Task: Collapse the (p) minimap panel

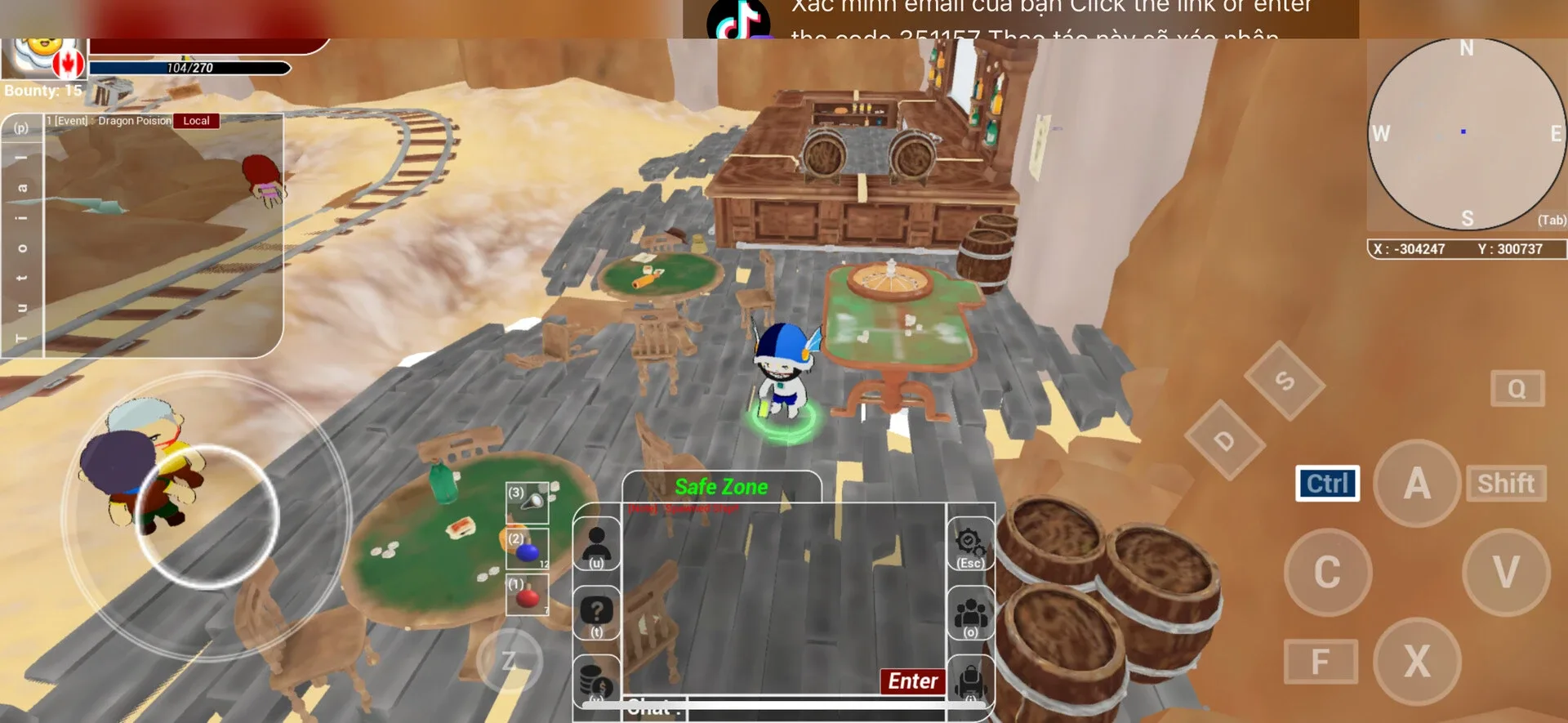Action: pyautogui.click(x=22, y=128)
